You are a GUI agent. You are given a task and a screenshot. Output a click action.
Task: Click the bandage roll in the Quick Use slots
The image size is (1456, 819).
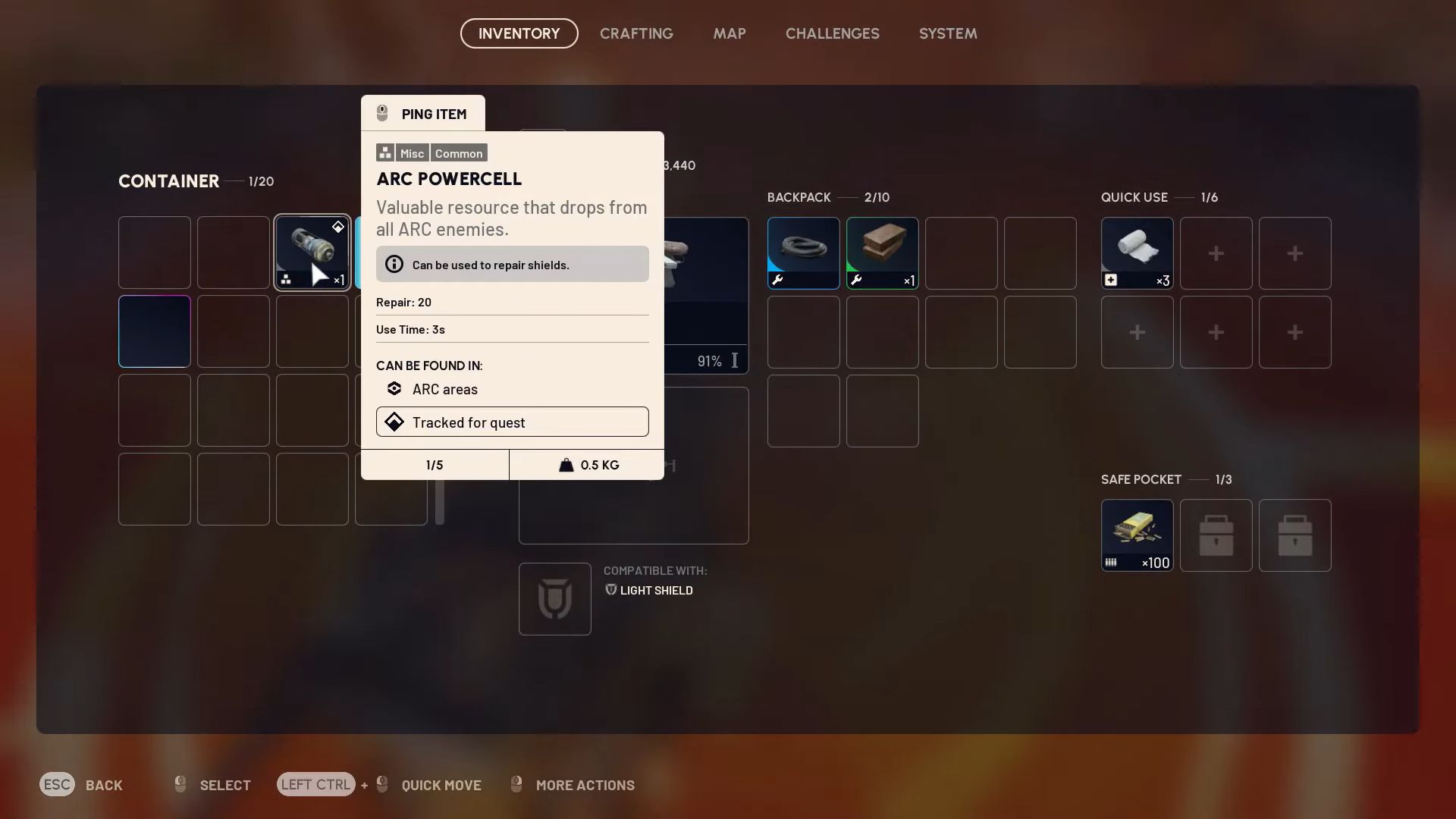coord(1137,253)
